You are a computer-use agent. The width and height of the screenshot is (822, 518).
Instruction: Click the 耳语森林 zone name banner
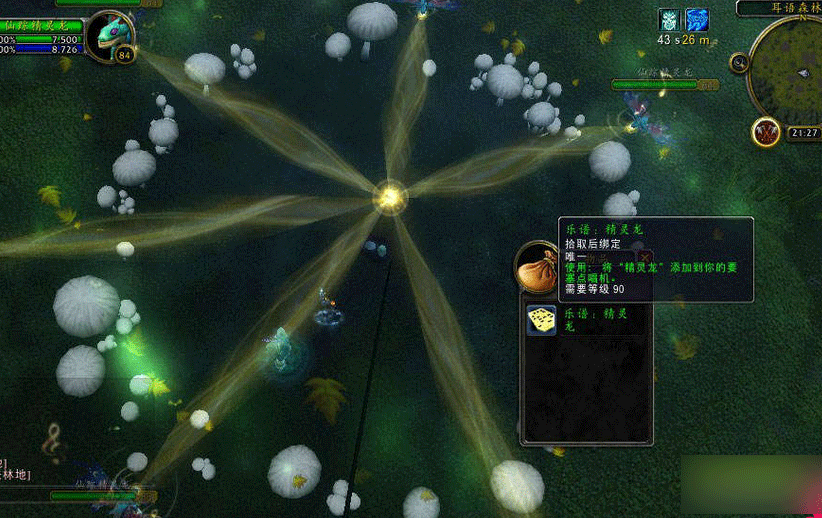click(780, 8)
